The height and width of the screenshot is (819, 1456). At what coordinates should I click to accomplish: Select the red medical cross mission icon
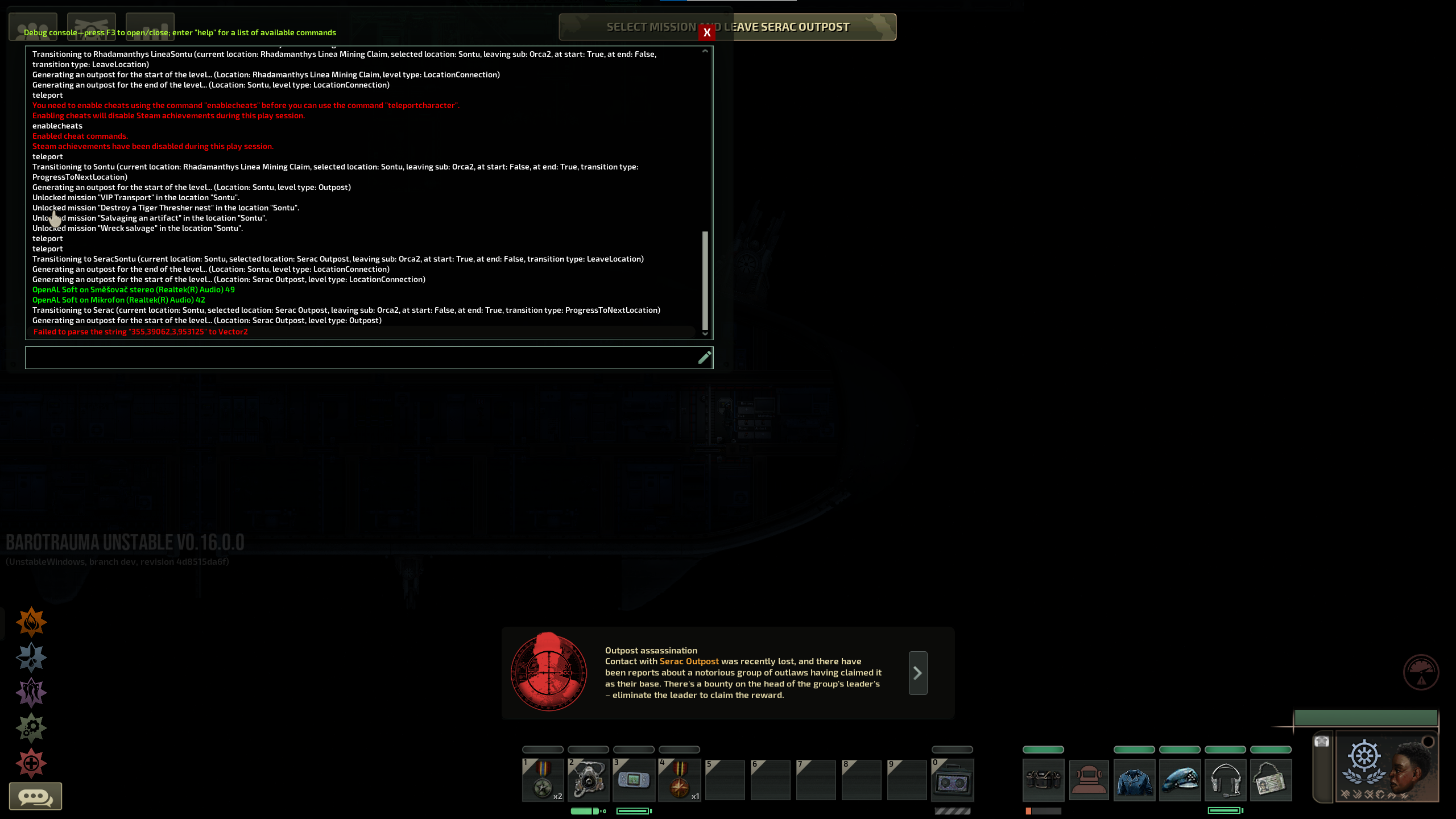[31, 763]
